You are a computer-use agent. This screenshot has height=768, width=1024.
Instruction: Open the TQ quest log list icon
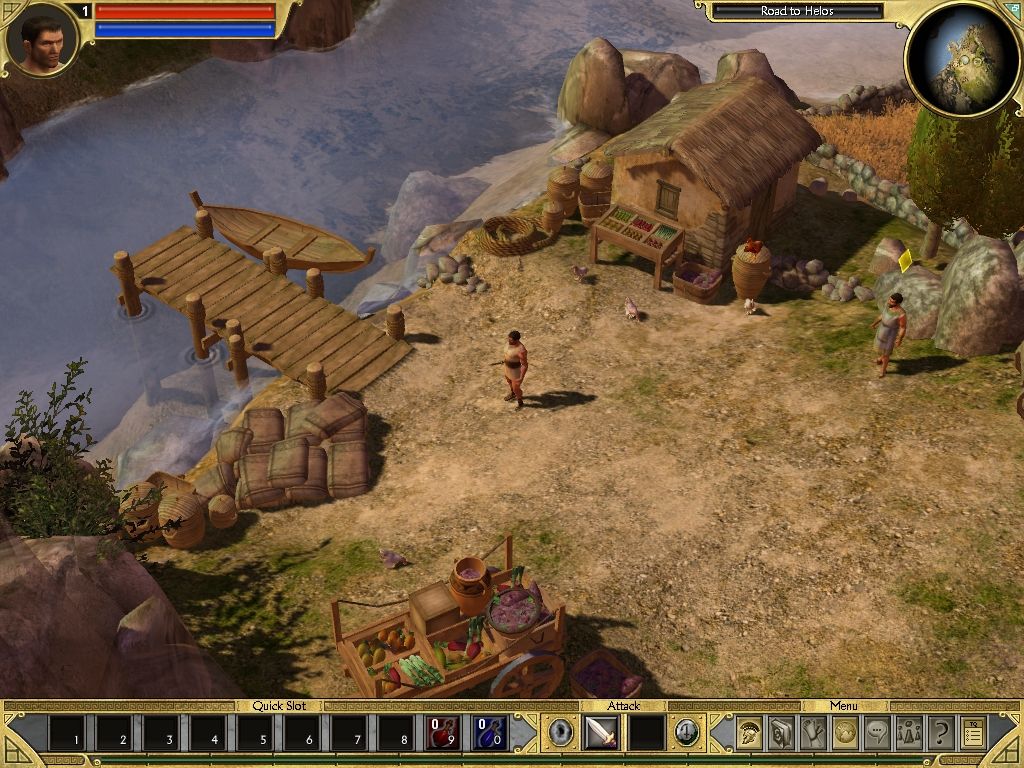973,733
